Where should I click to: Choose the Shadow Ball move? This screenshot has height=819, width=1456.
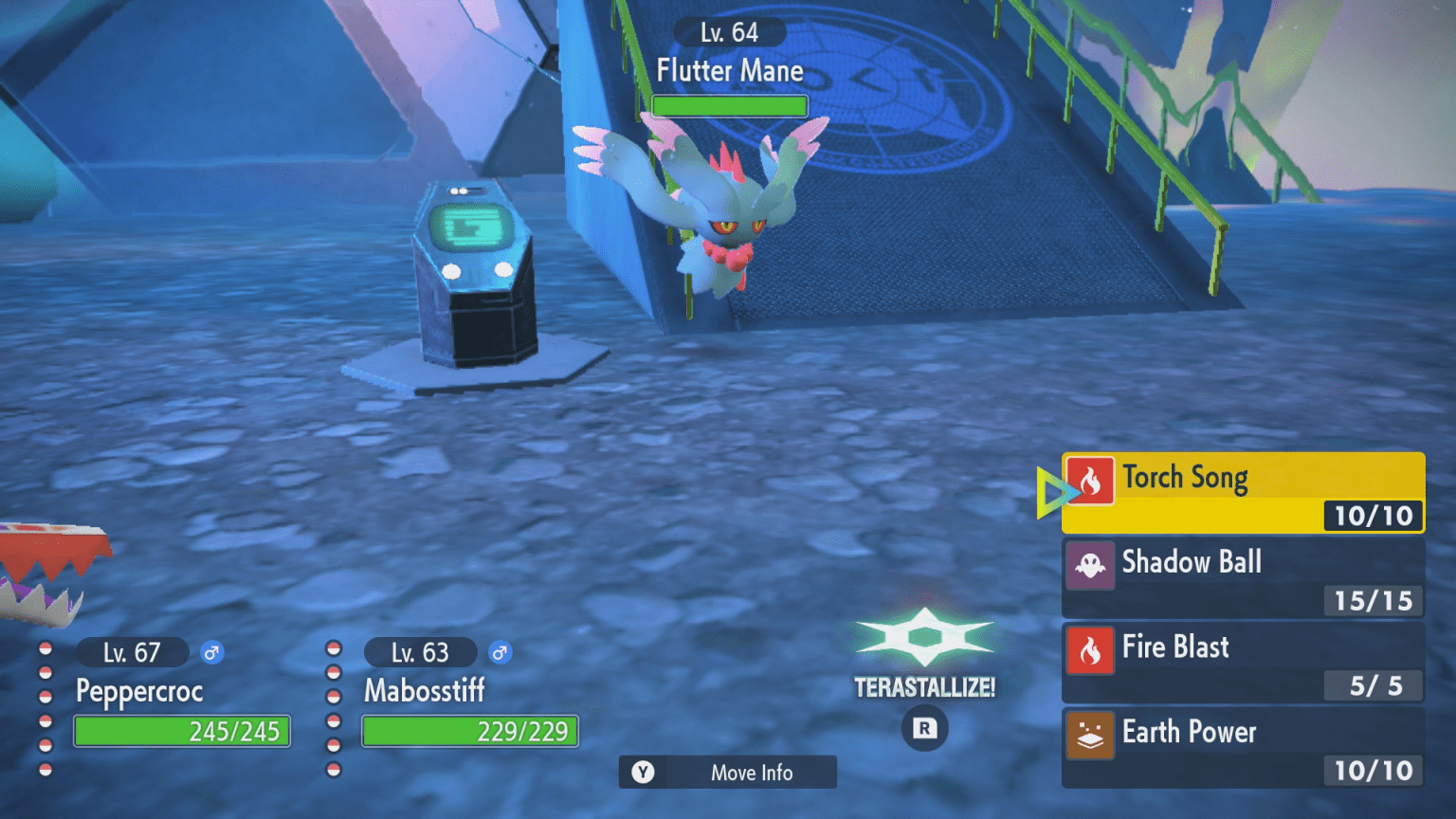point(1242,577)
